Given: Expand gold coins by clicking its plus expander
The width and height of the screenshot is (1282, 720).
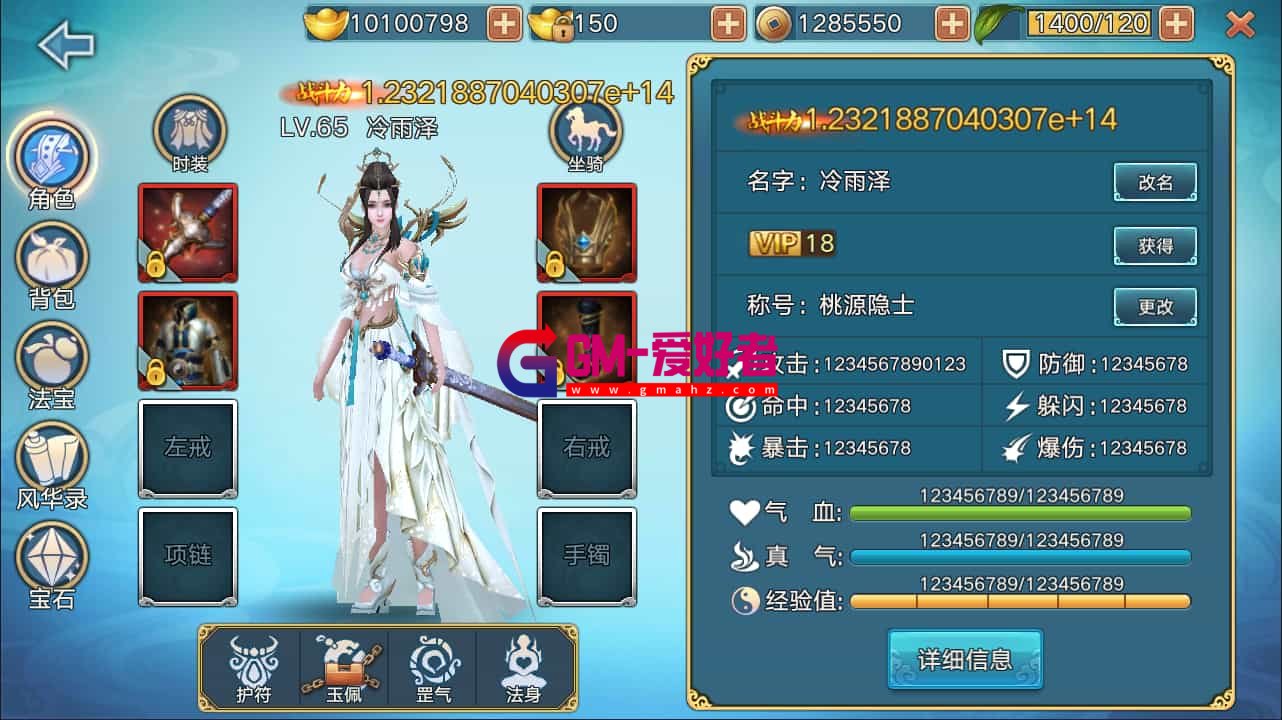Looking at the screenshot, I should (502, 21).
